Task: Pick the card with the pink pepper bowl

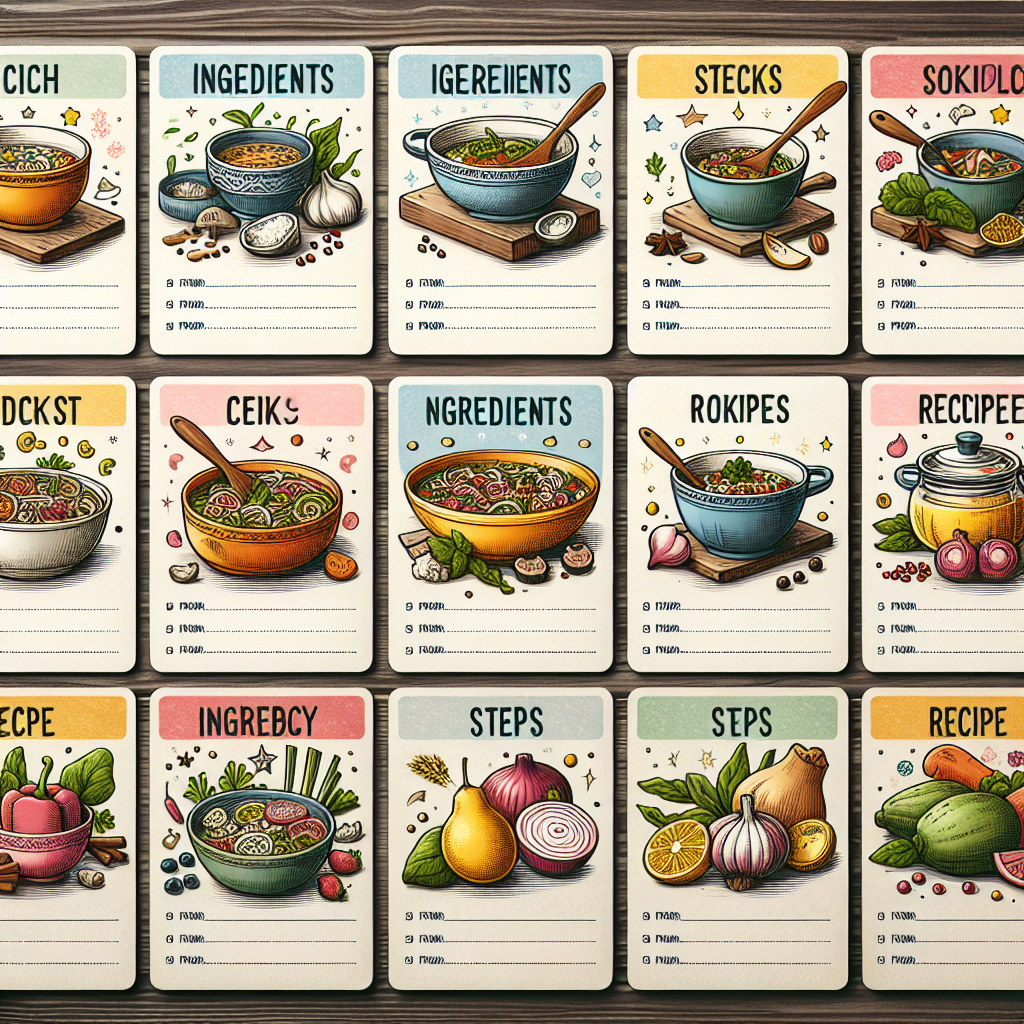Action: click(x=65, y=838)
